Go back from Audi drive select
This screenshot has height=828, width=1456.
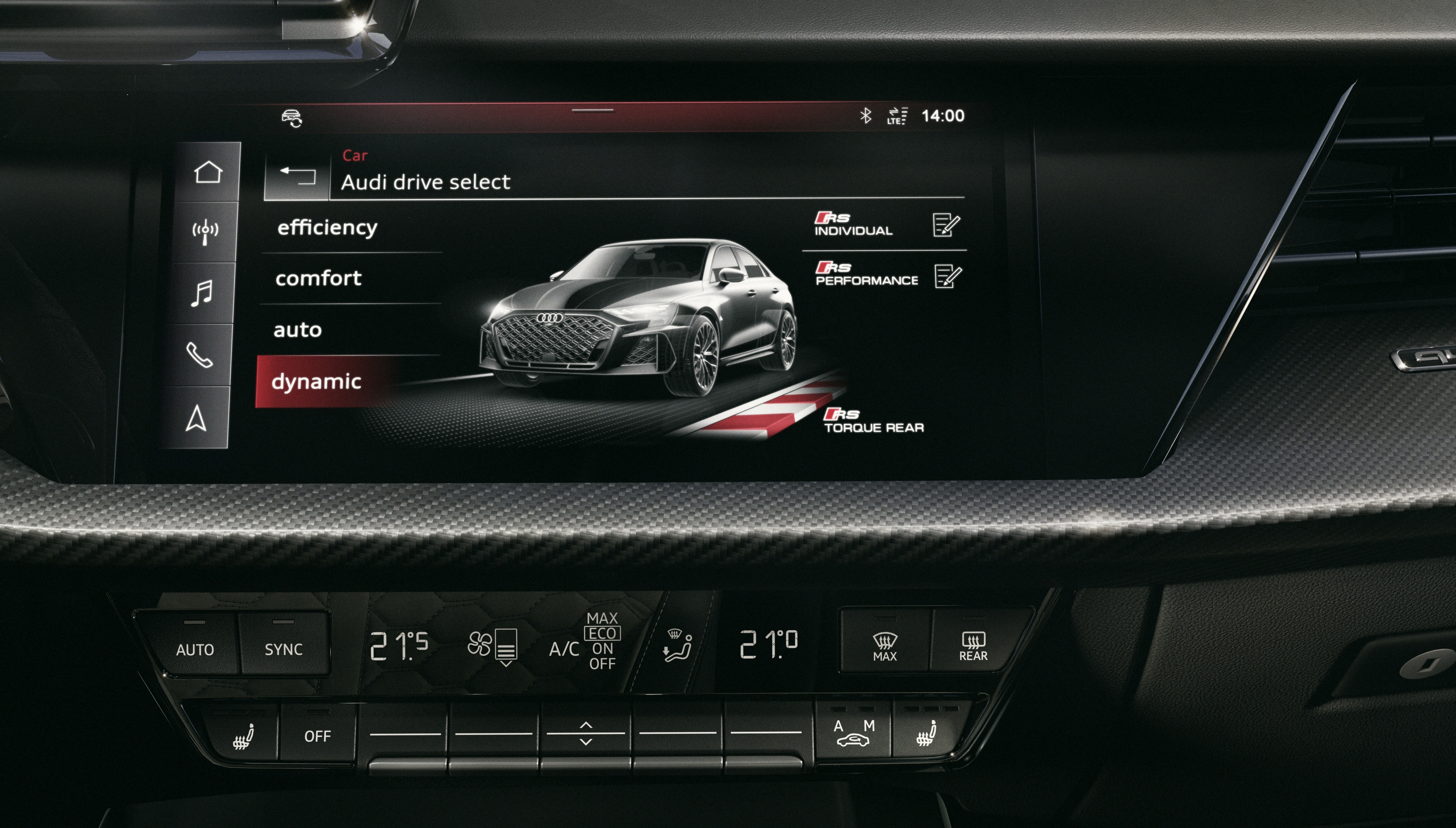tap(297, 175)
